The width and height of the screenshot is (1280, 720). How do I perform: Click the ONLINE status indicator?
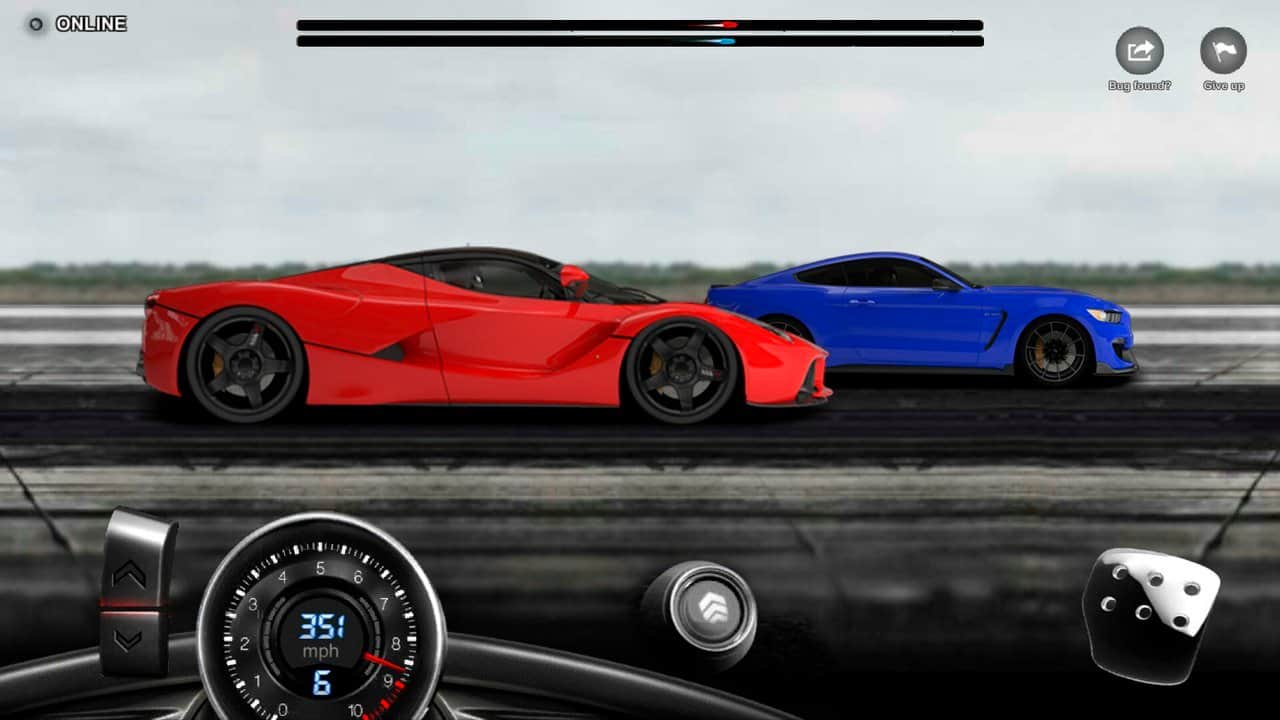[39, 23]
